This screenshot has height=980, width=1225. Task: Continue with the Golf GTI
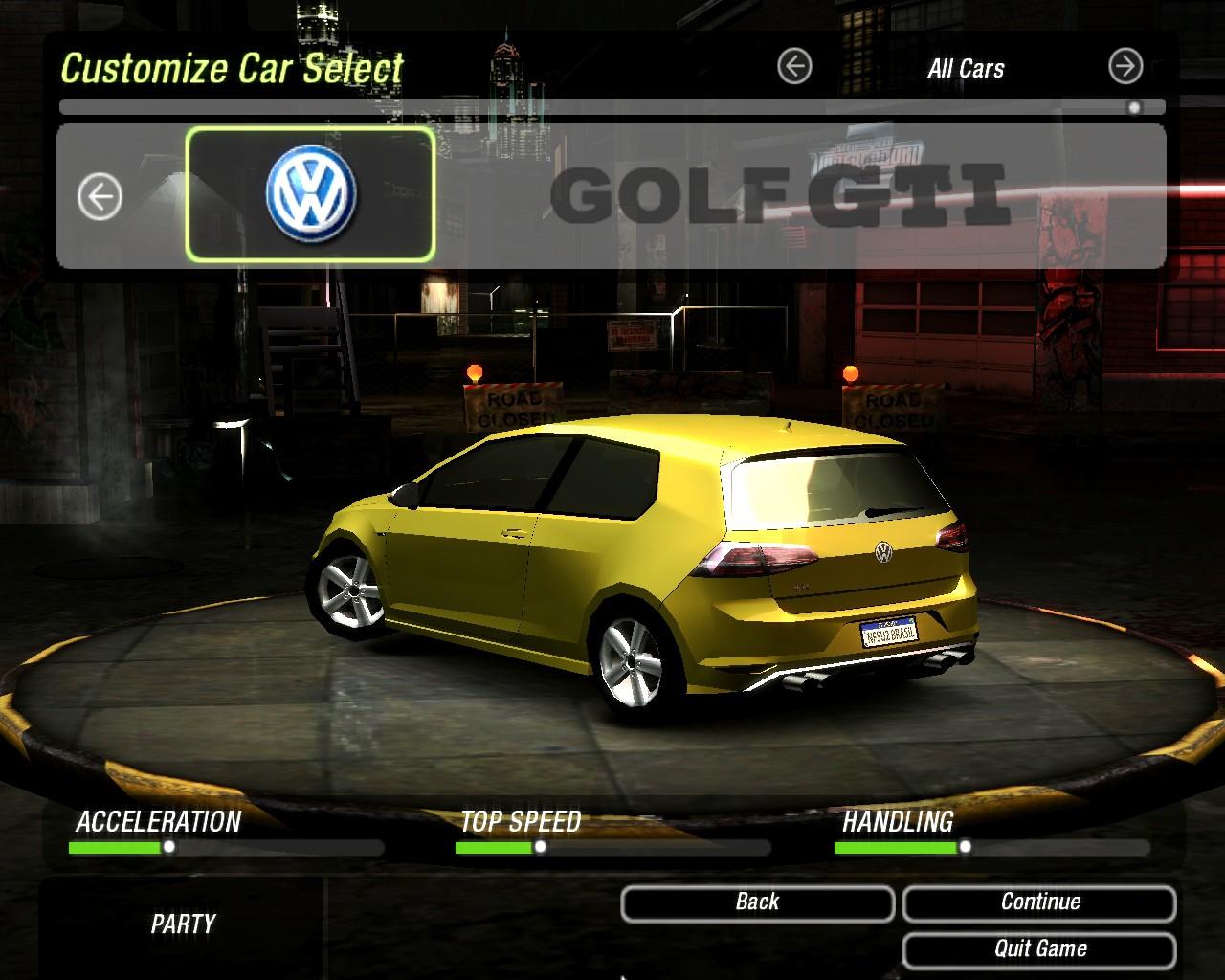pyautogui.click(x=1039, y=902)
